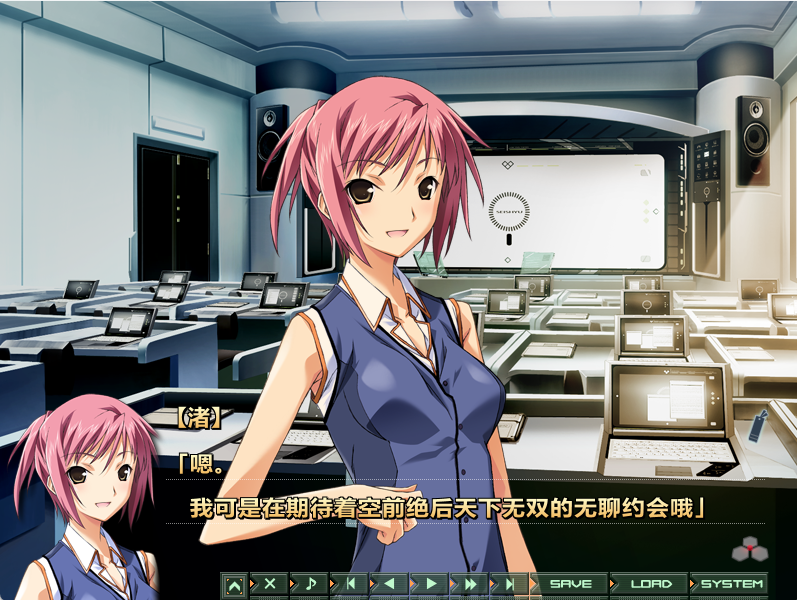This screenshot has height=600, width=797.
Task: Click the music note voice replay button
Action: (310, 583)
